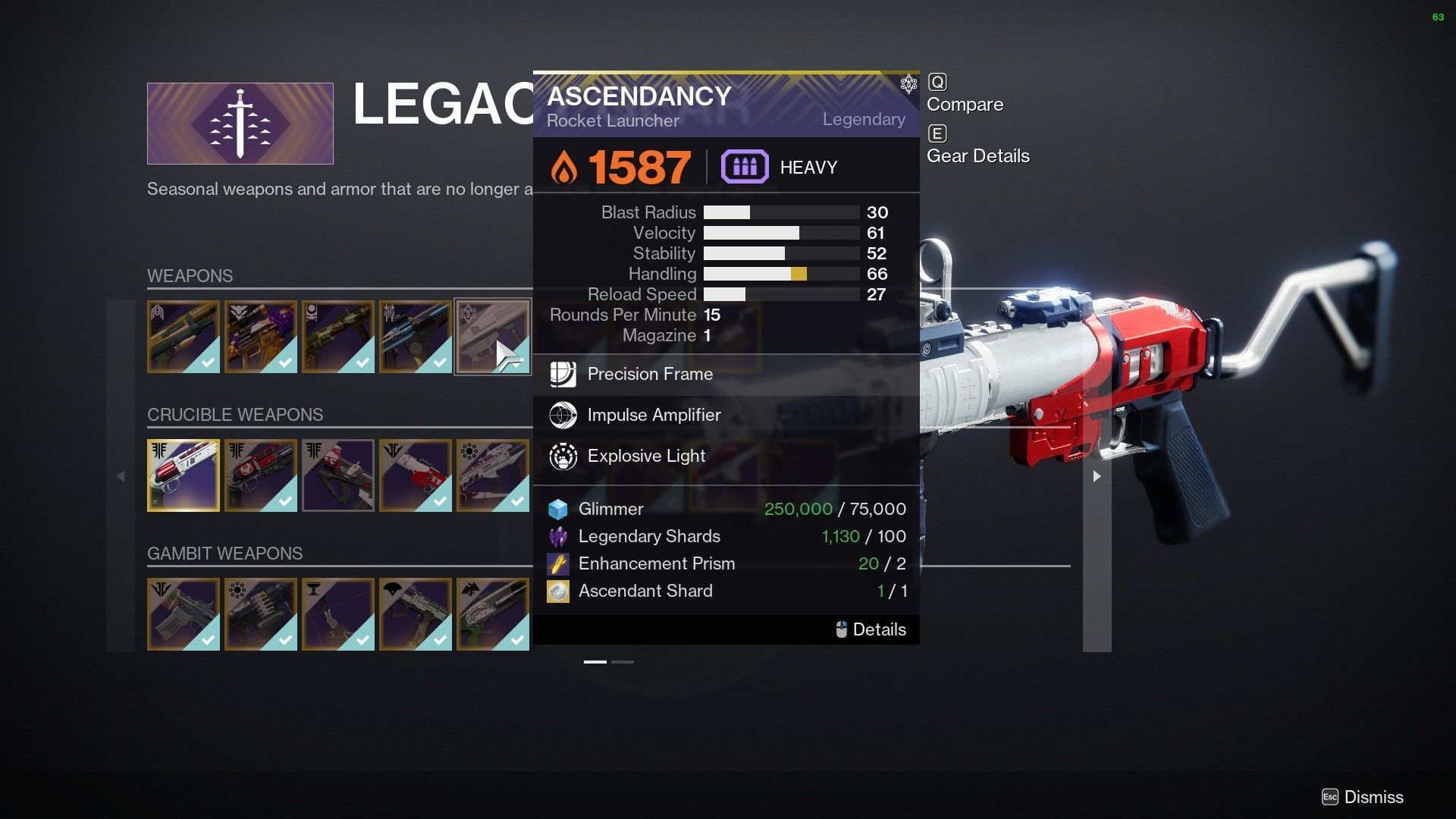Select the Ascendancy rocket launcher slot
The image size is (1456, 819).
click(x=493, y=337)
